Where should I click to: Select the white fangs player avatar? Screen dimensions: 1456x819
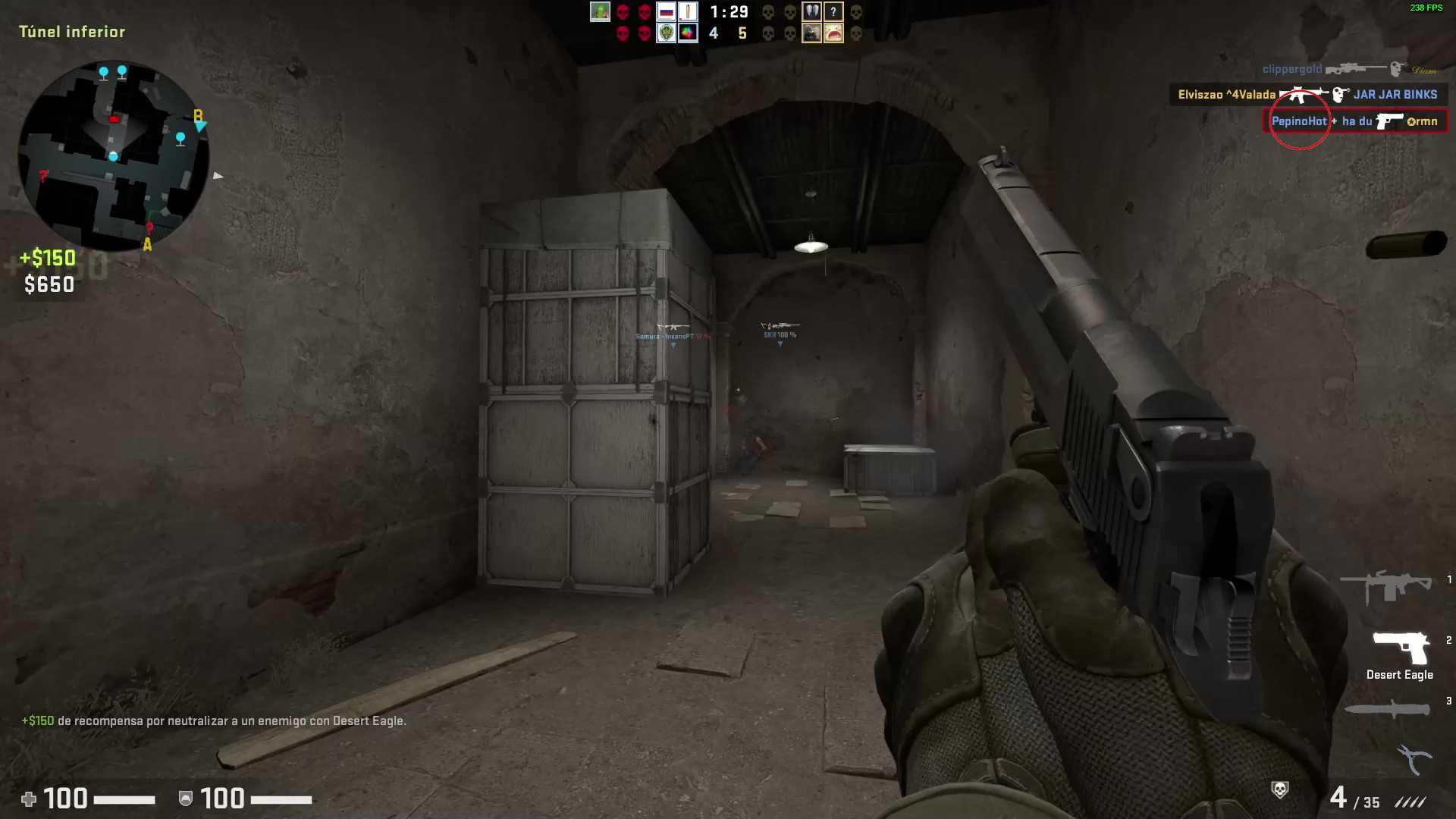[811, 12]
